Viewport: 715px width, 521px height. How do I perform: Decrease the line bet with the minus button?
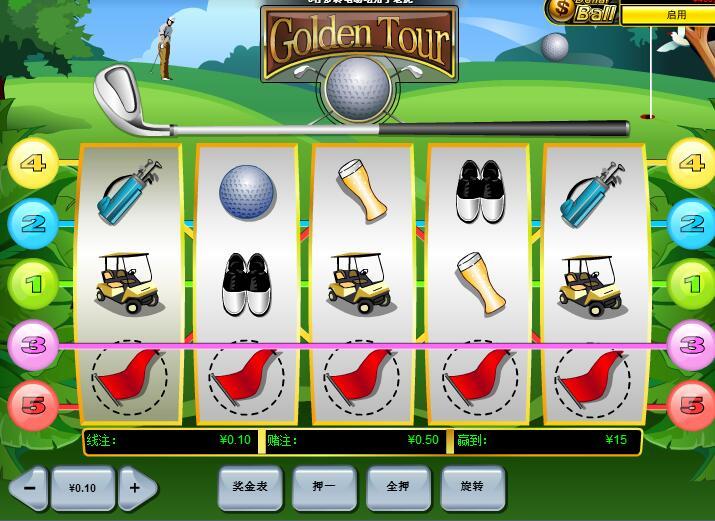pos(29,488)
